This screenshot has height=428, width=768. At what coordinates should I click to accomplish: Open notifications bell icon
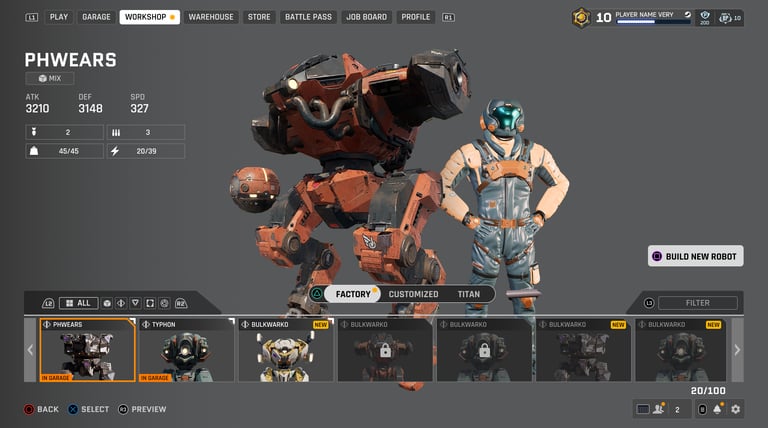(x=717, y=409)
